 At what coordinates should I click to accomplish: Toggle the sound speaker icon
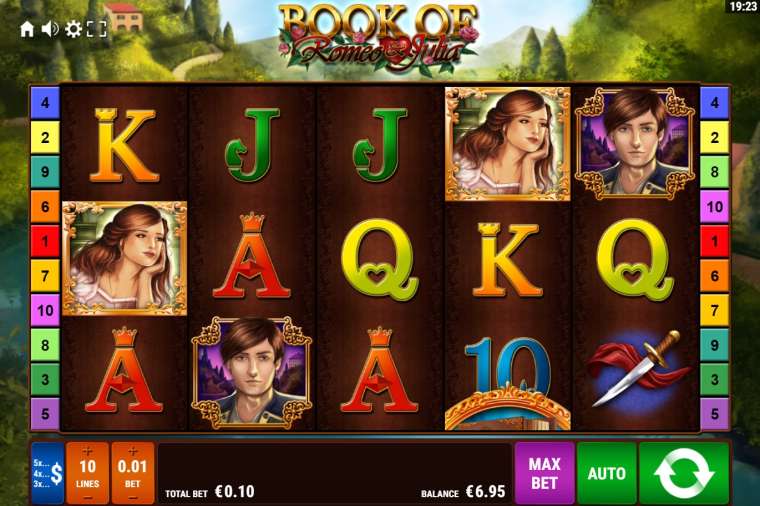click(x=50, y=29)
